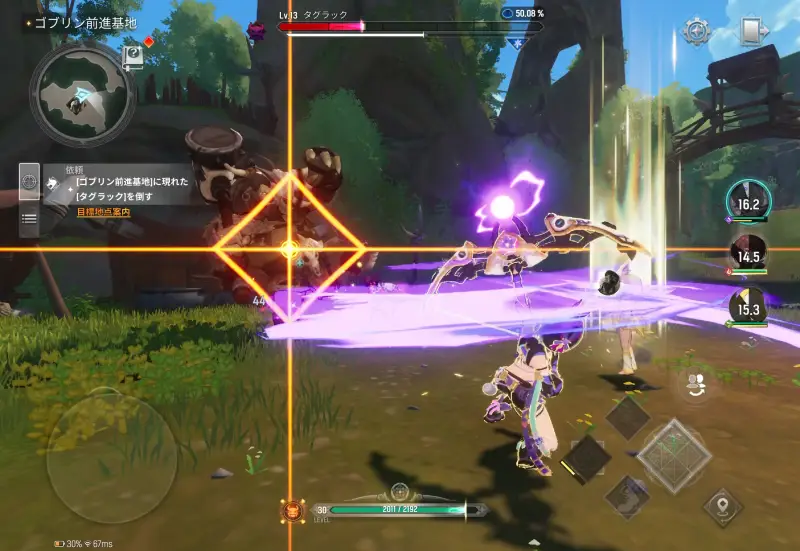Image resolution: width=800 pixels, height=551 pixels.
Task: Switch to the quest list tab
Action: point(29,218)
